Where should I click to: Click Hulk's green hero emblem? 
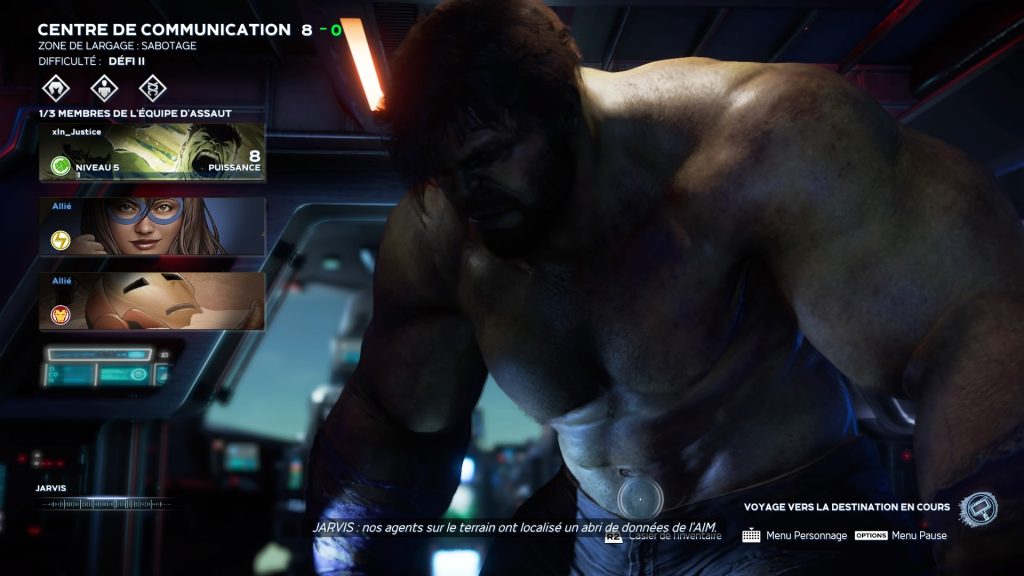point(60,166)
